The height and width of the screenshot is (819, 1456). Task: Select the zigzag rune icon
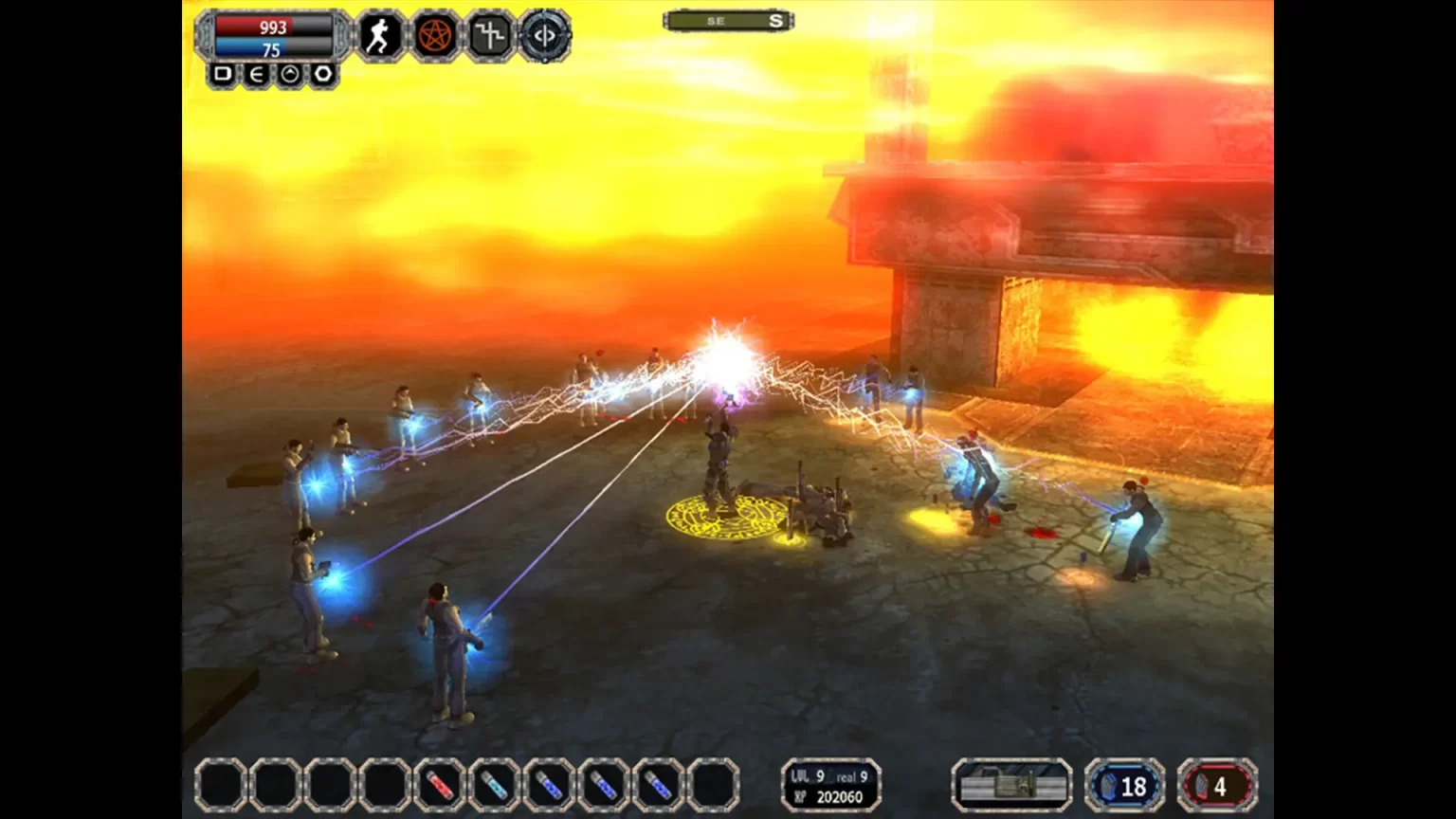[489, 36]
